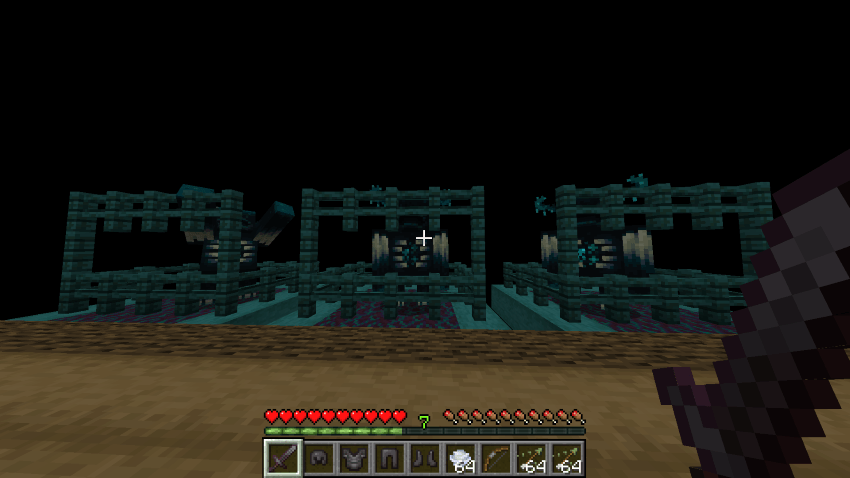This screenshot has width=850, height=478.
Task: Equip the bow from the hotbar
Action: tap(495, 458)
